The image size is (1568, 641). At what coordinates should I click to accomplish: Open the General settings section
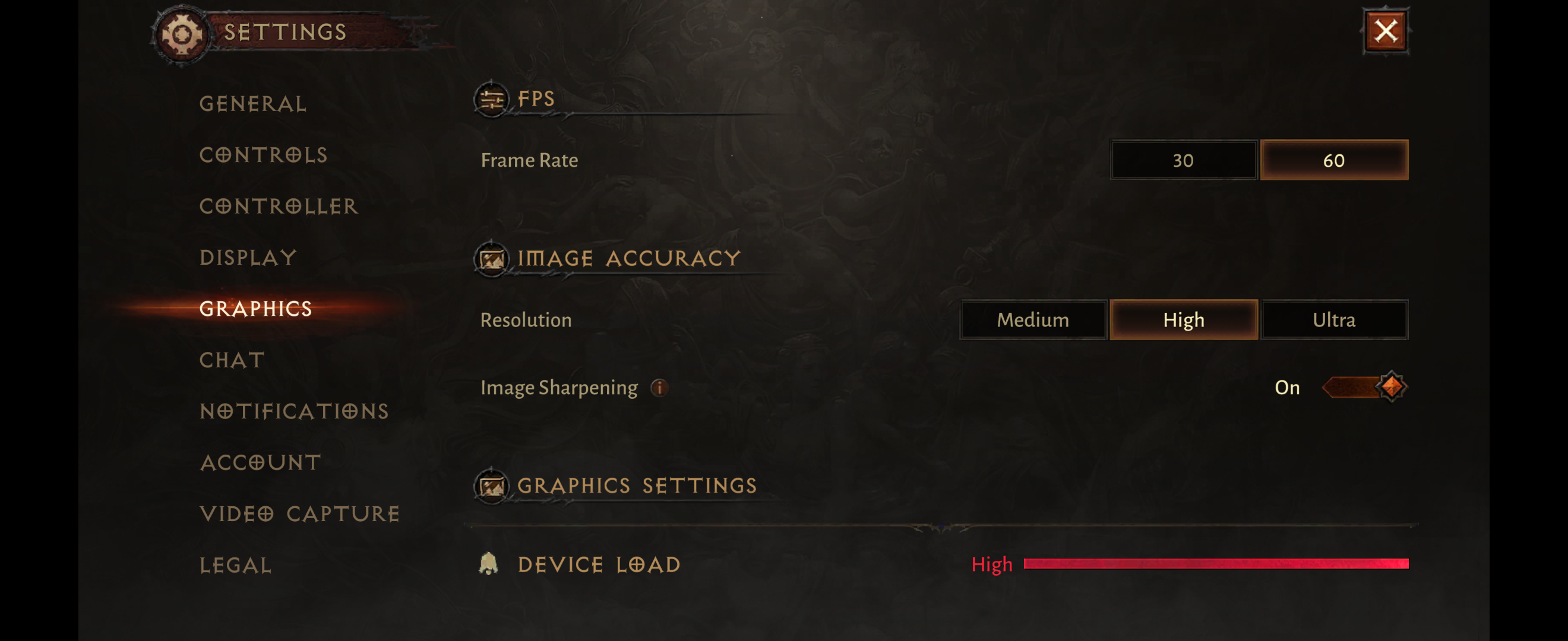click(253, 104)
